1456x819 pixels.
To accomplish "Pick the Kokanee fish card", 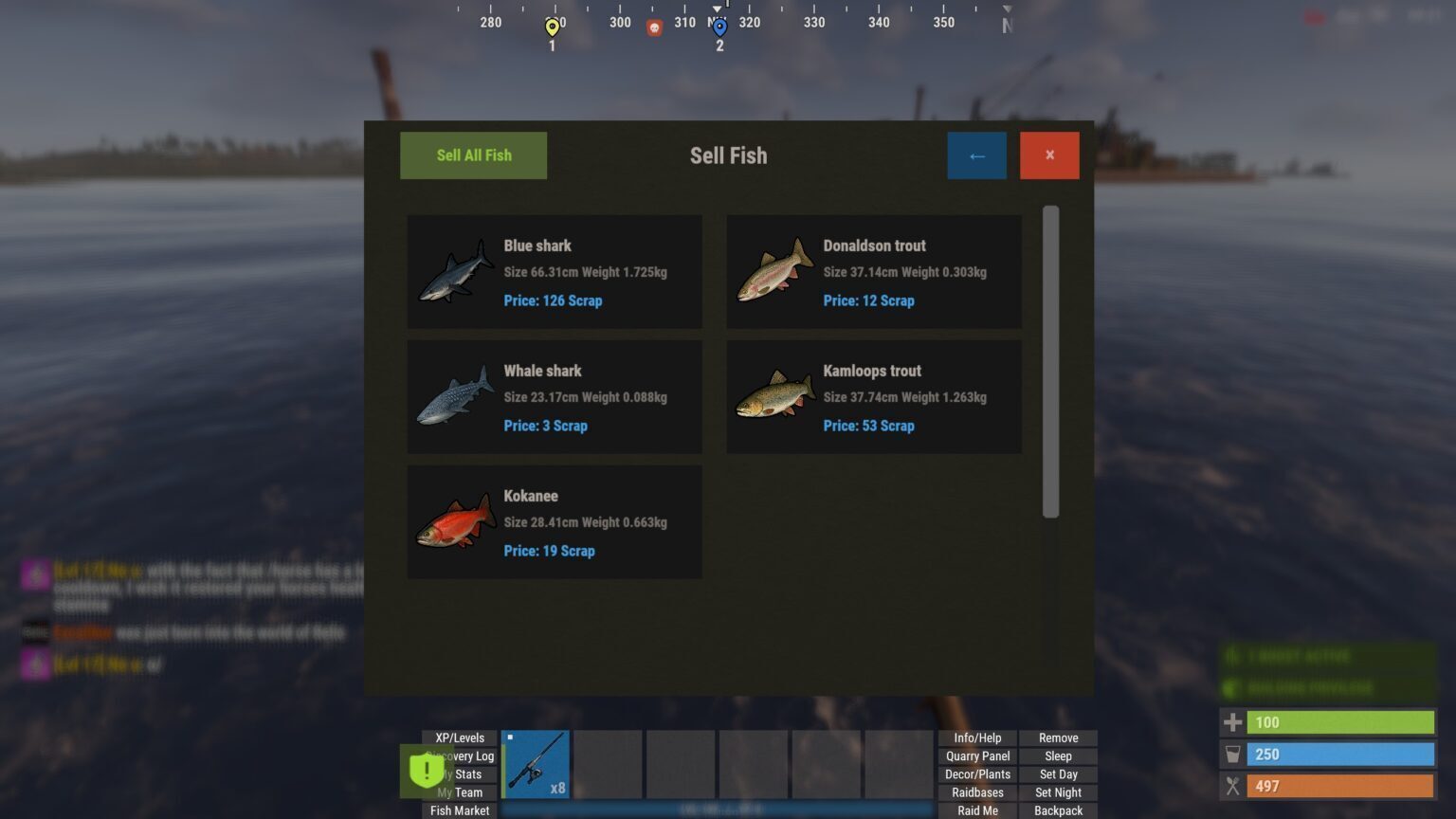I will [x=555, y=522].
